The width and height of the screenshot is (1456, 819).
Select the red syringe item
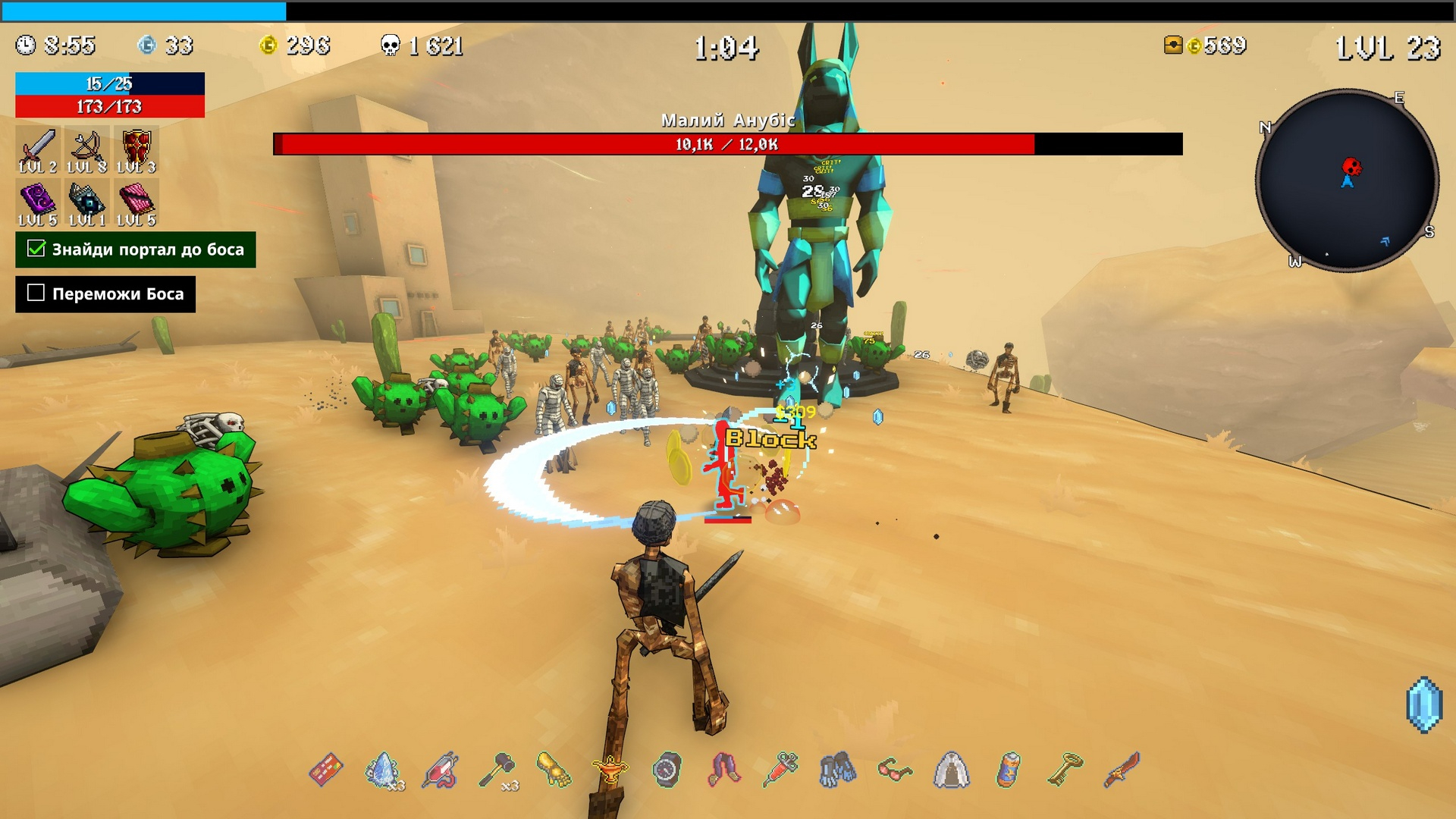(x=781, y=769)
